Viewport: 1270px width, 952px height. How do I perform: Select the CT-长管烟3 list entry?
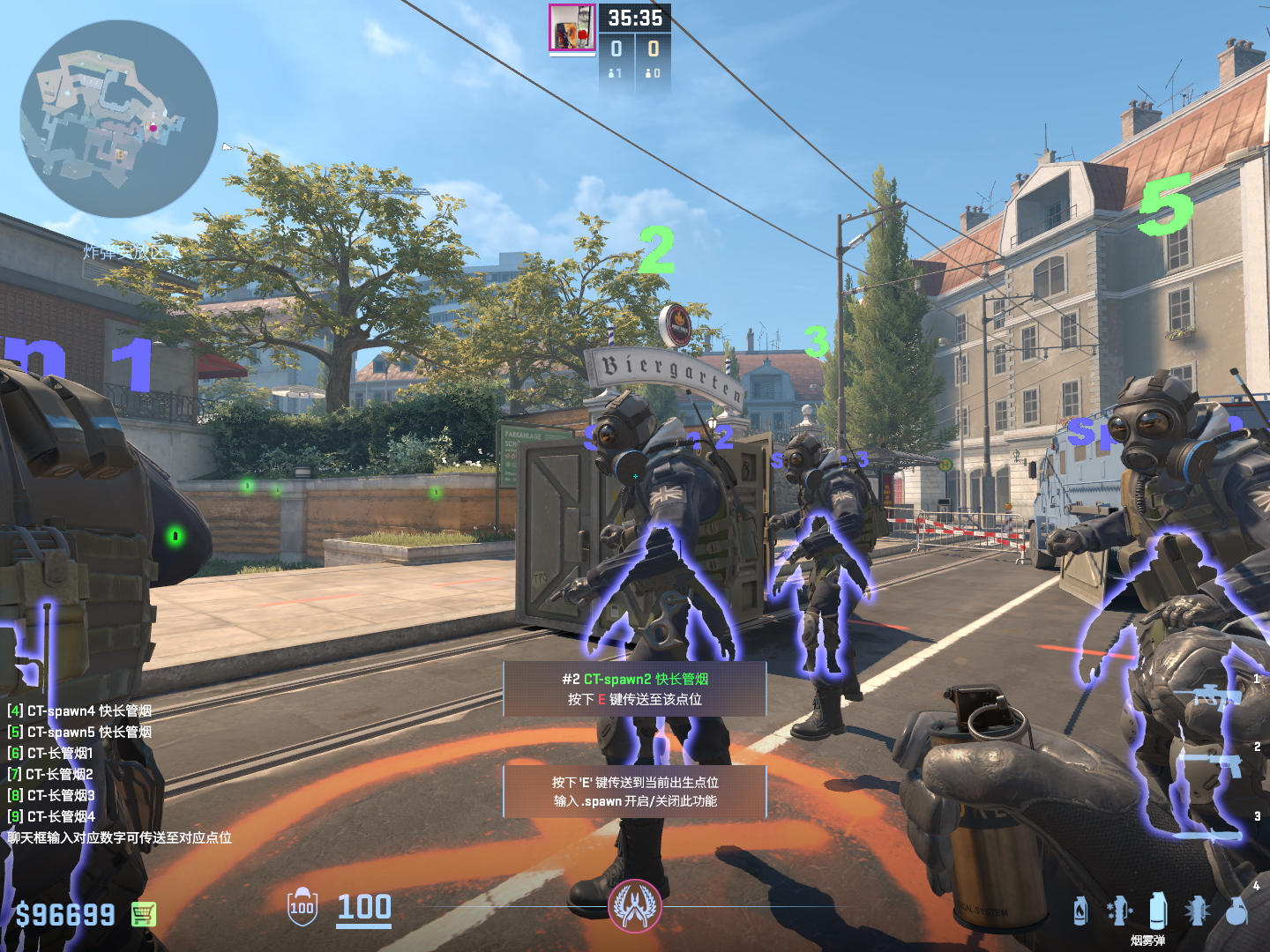pyautogui.click(x=51, y=795)
